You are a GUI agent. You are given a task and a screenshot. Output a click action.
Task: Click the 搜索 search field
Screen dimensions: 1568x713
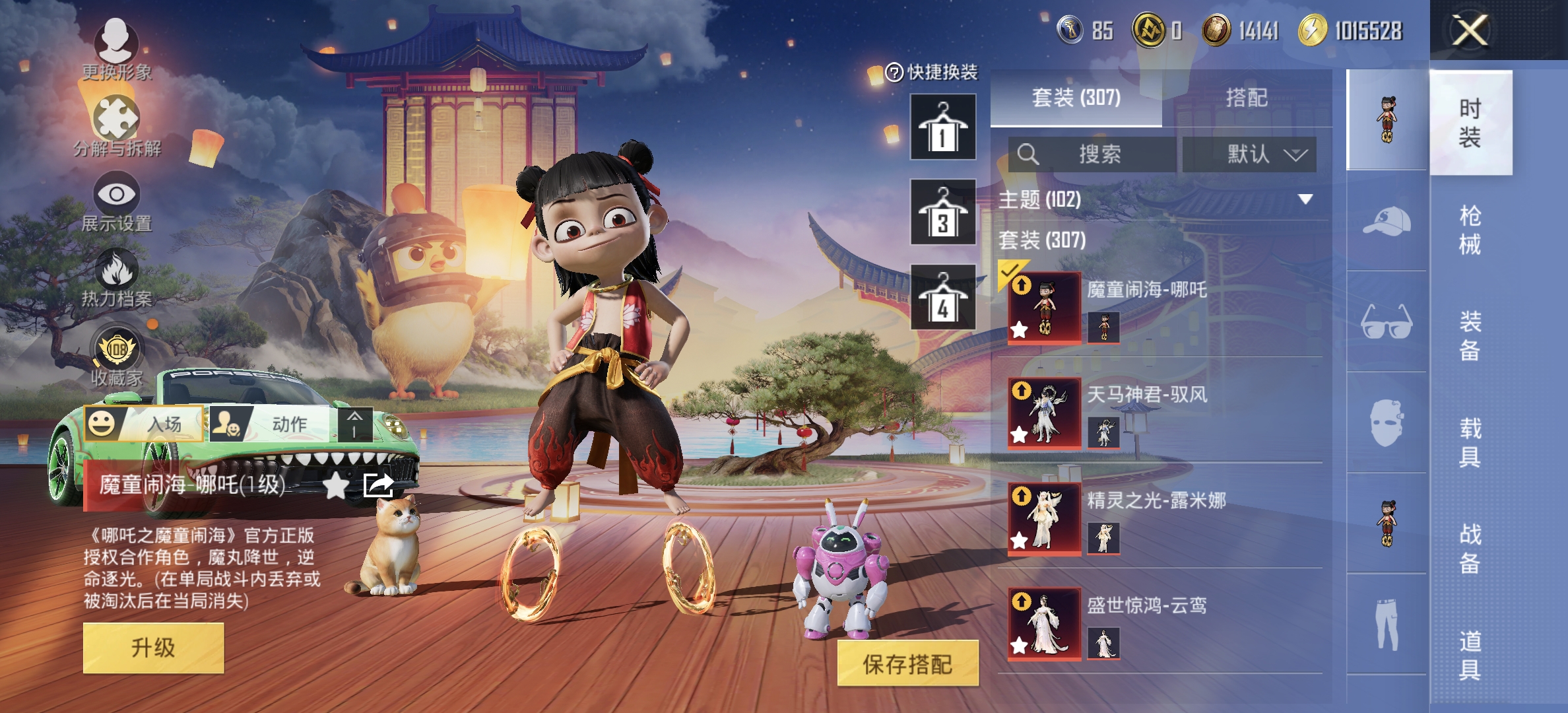click(1093, 154)
